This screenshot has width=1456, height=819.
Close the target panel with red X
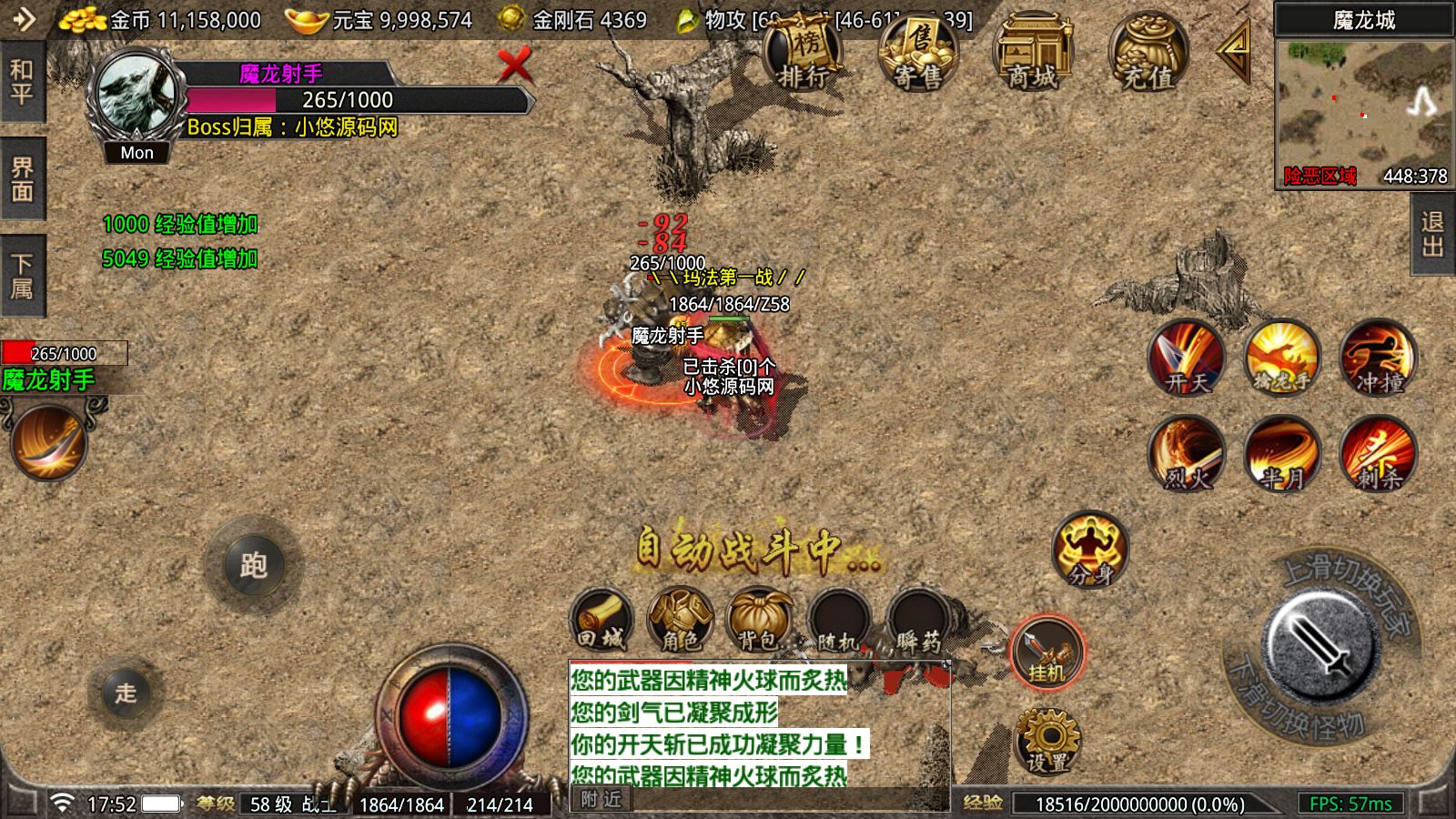click(514, 66)
